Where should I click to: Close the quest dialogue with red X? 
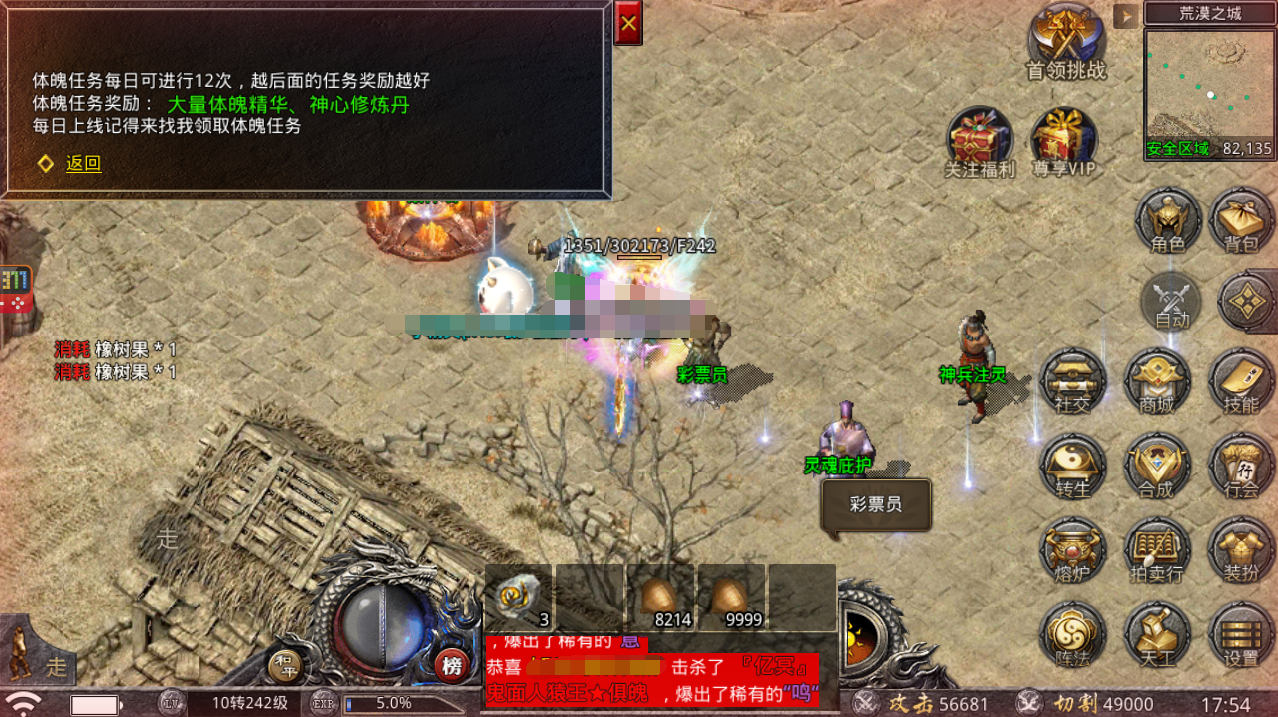(628, 24)
